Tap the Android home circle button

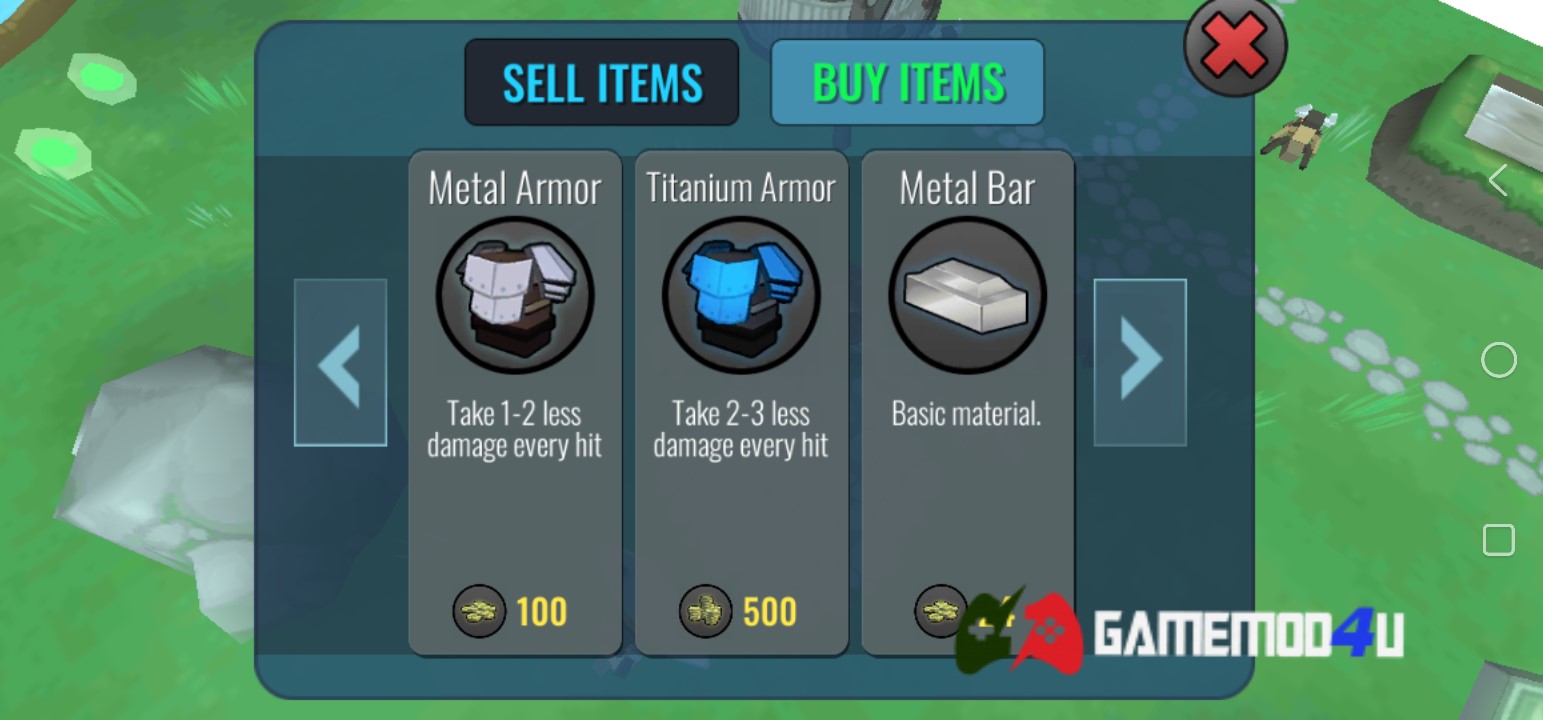(1499, 359)
